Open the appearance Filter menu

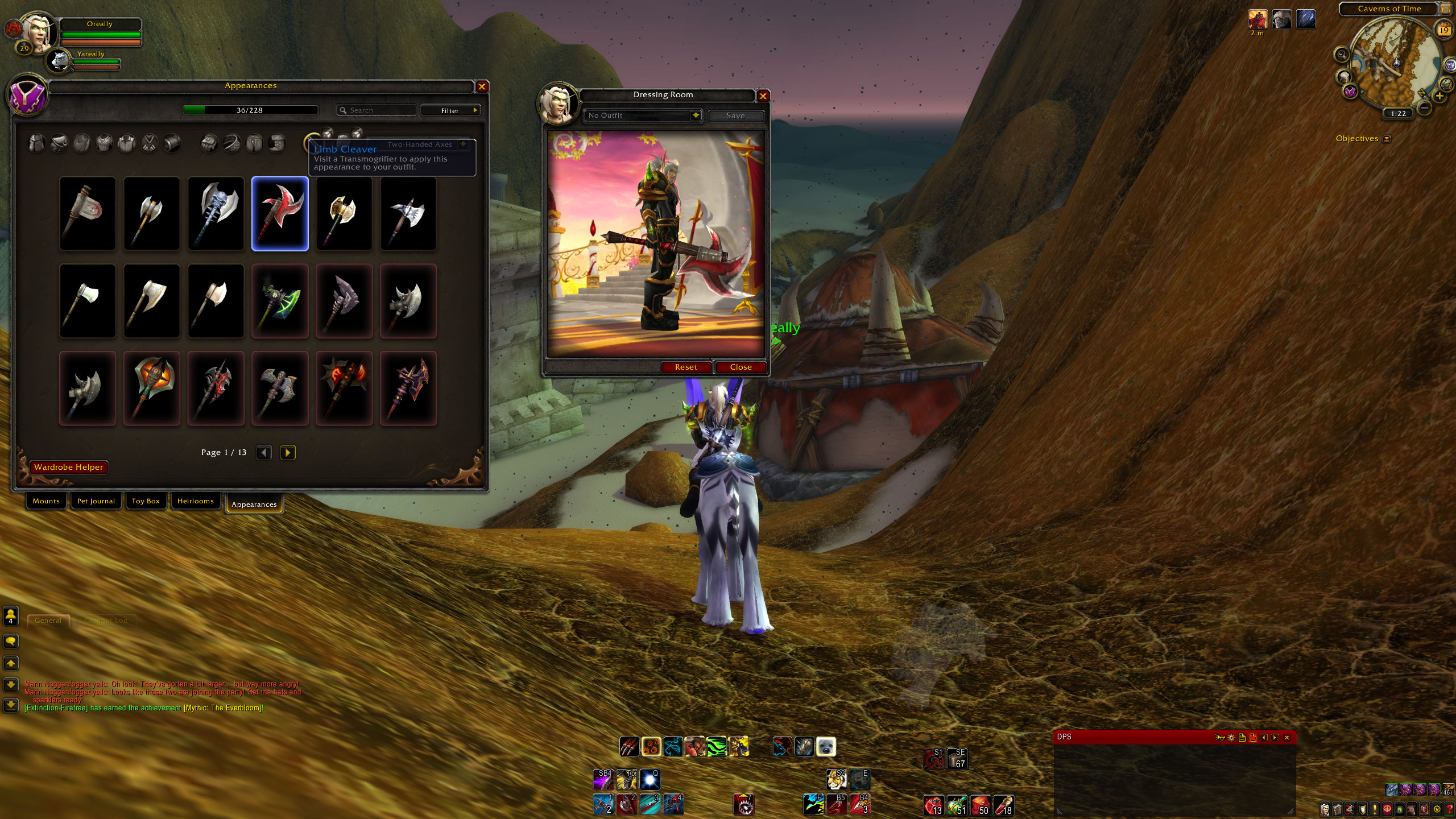(450, 110)
